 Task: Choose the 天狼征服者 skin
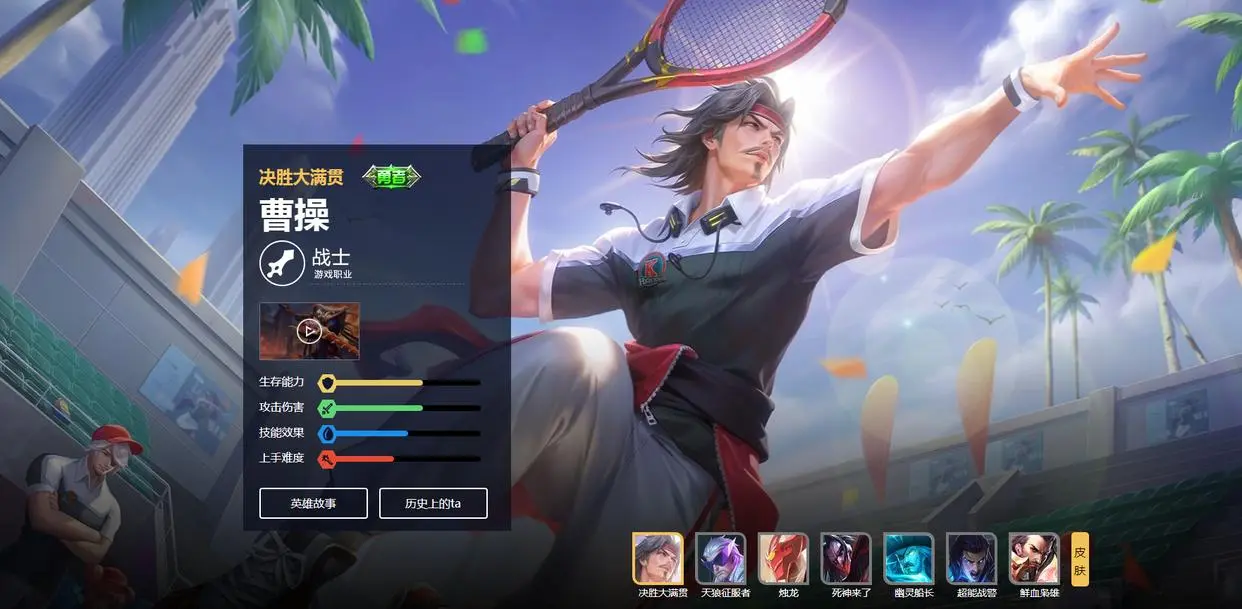click(721, 558)
